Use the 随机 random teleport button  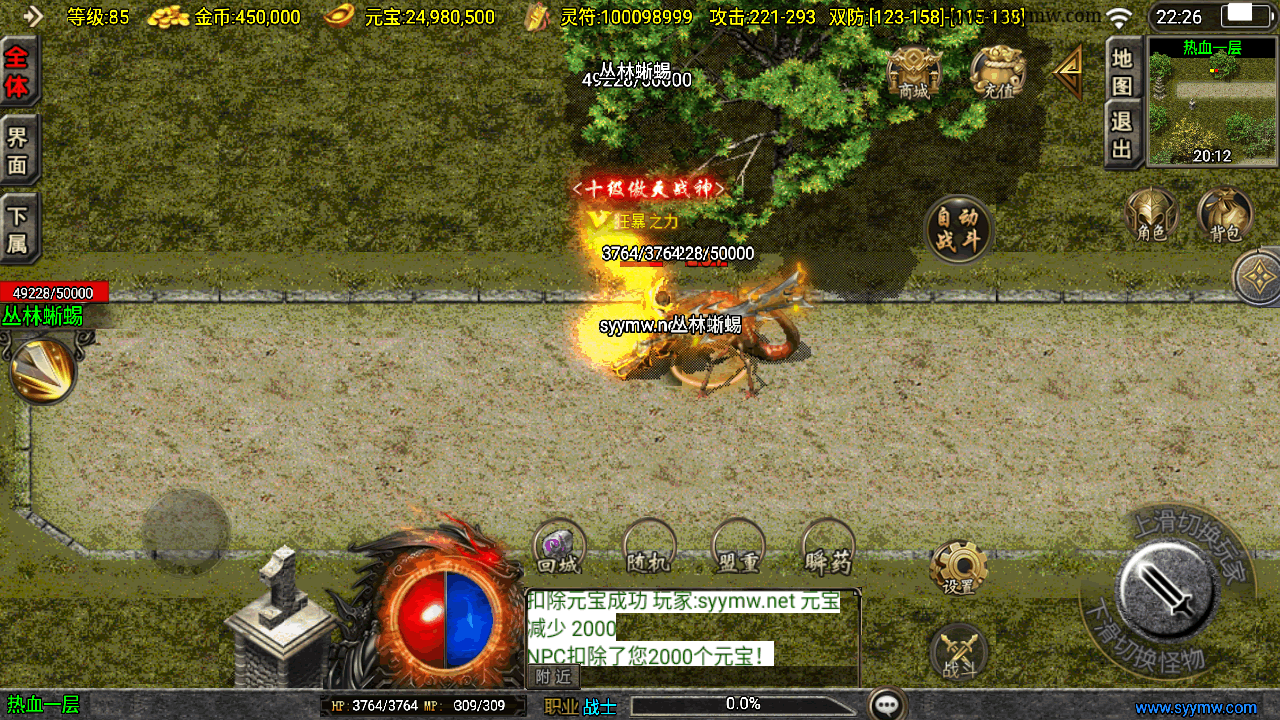[x=648, y=546]
